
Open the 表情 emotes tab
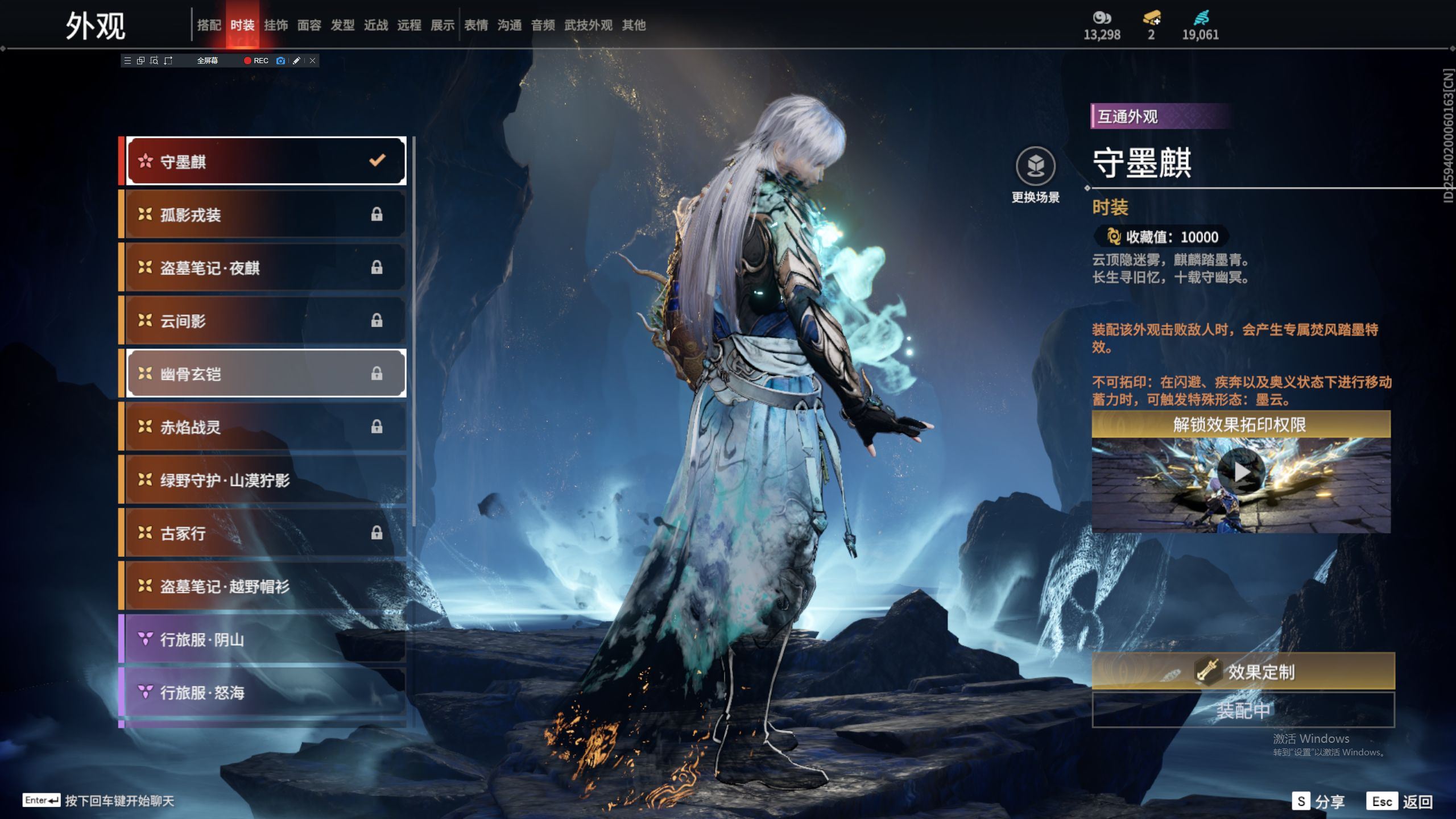[476, 25]
